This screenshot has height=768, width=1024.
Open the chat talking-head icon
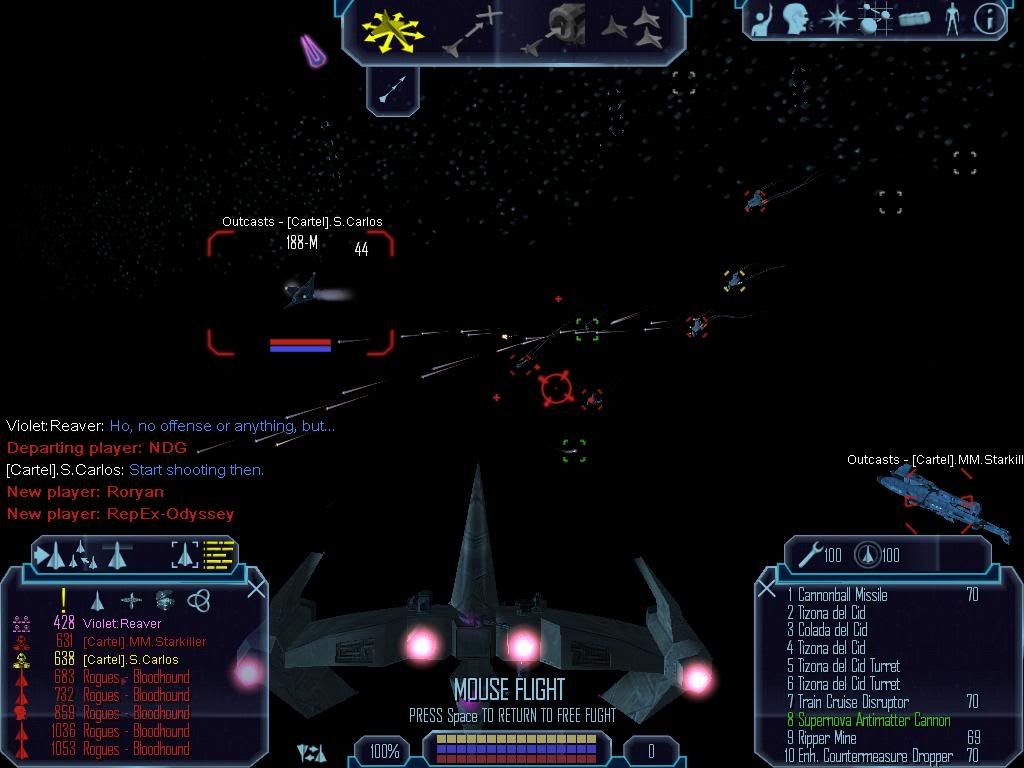(795, 18)
